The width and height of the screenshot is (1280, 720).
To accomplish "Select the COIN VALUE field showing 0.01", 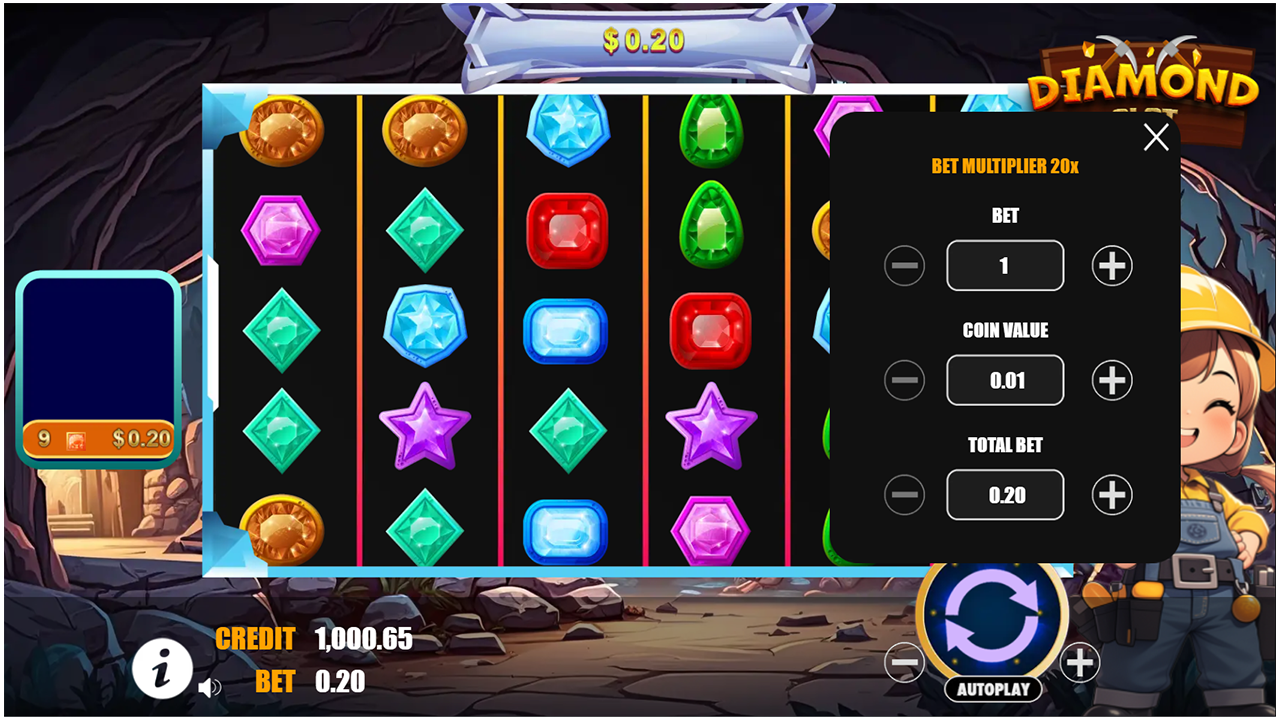I will (1005, 380).
